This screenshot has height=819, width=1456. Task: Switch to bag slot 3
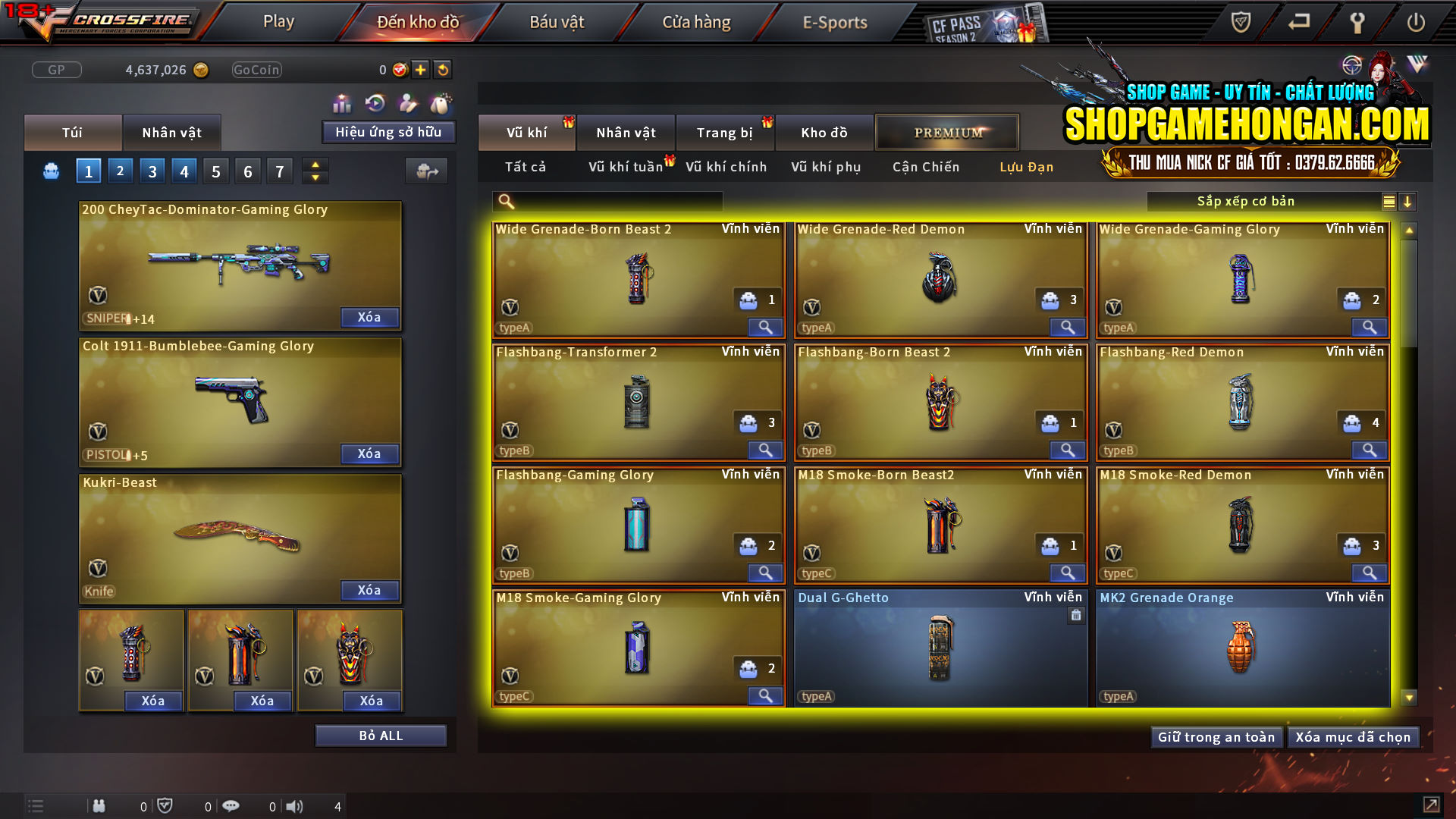pyautogui.click(x=152, y=171)
